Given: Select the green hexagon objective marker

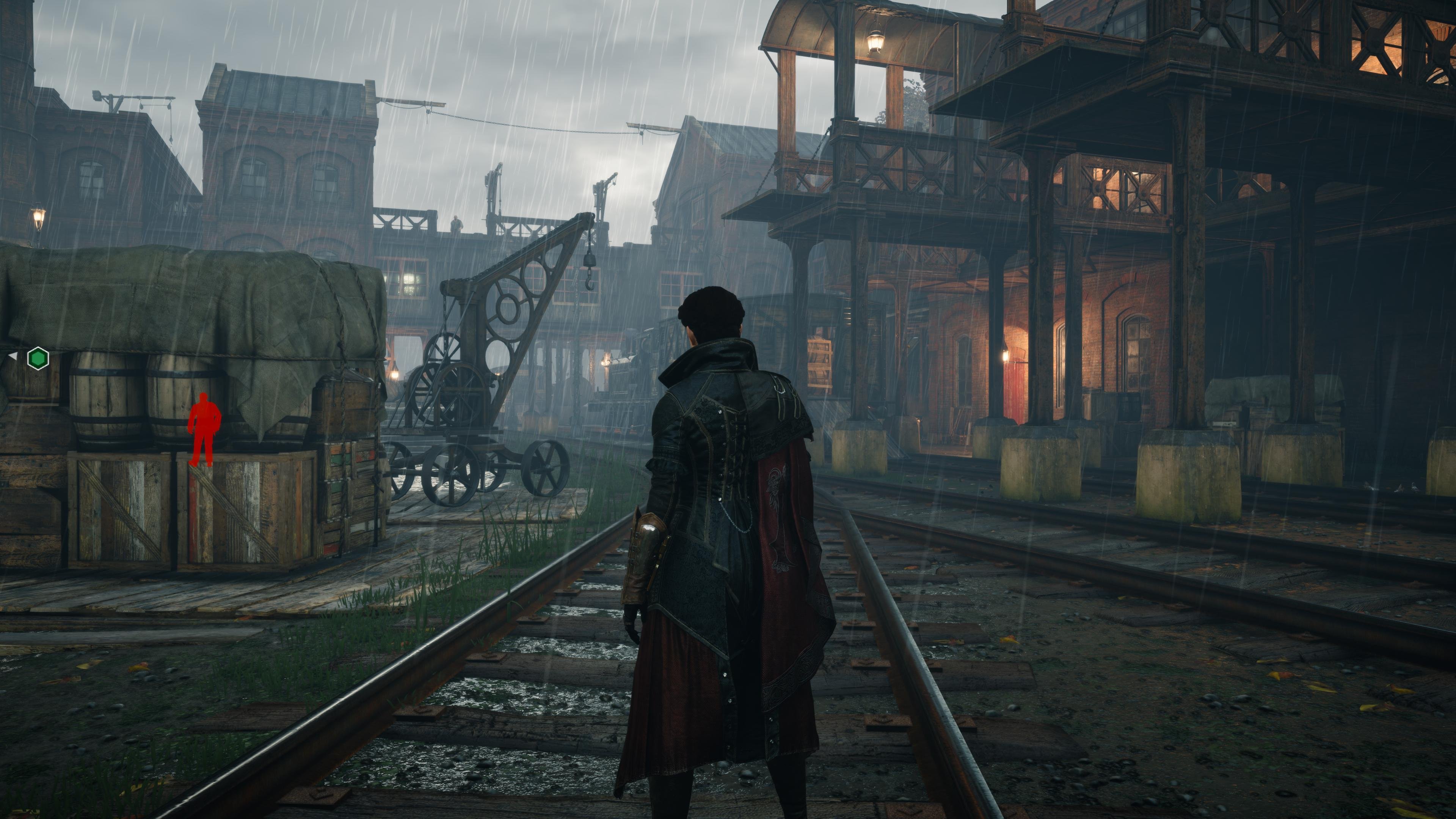Looking at the screenshot, I should coord(38,358).
